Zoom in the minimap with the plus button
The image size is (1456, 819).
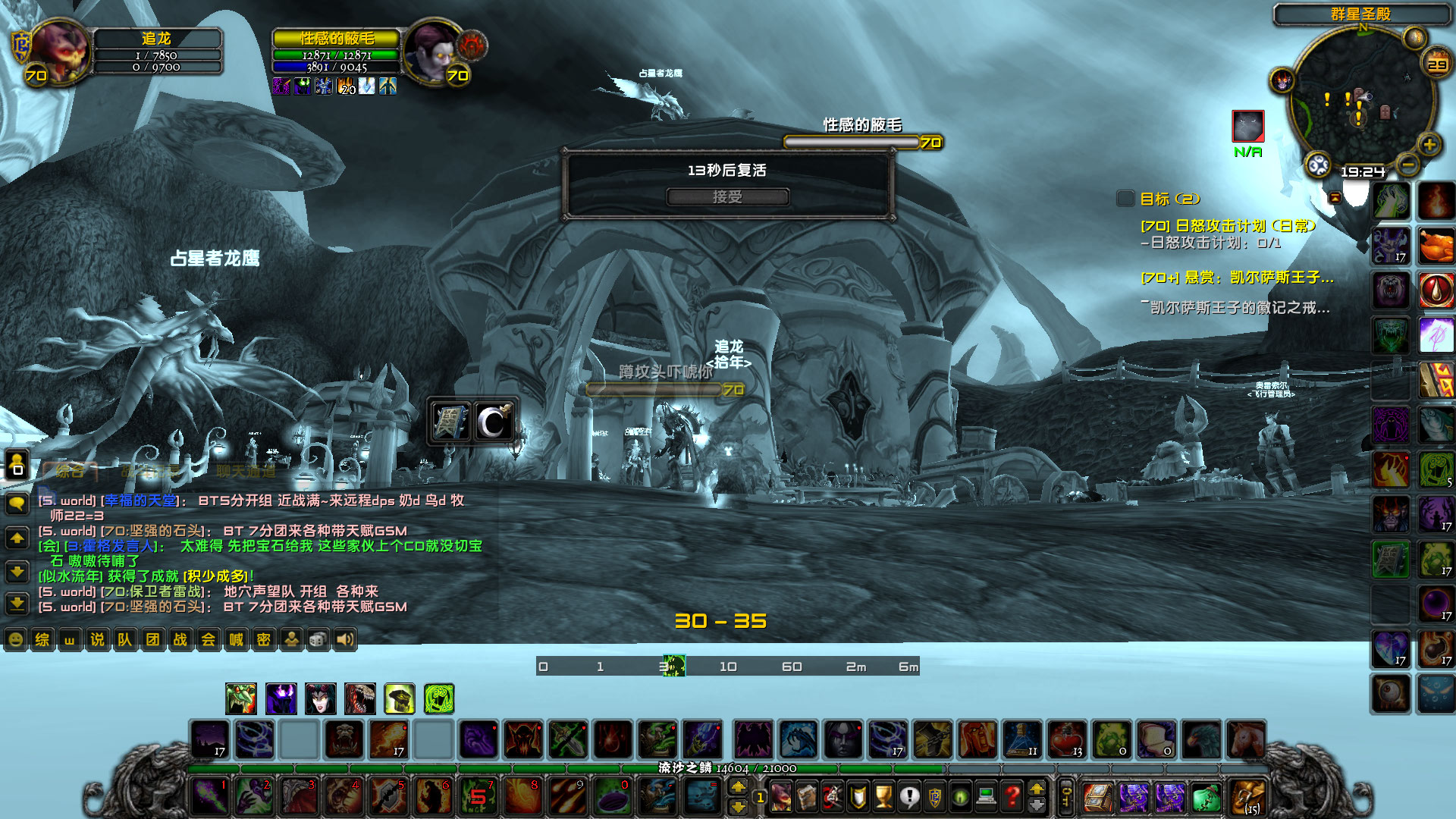pyautogui.click(x=1429, y=145)
